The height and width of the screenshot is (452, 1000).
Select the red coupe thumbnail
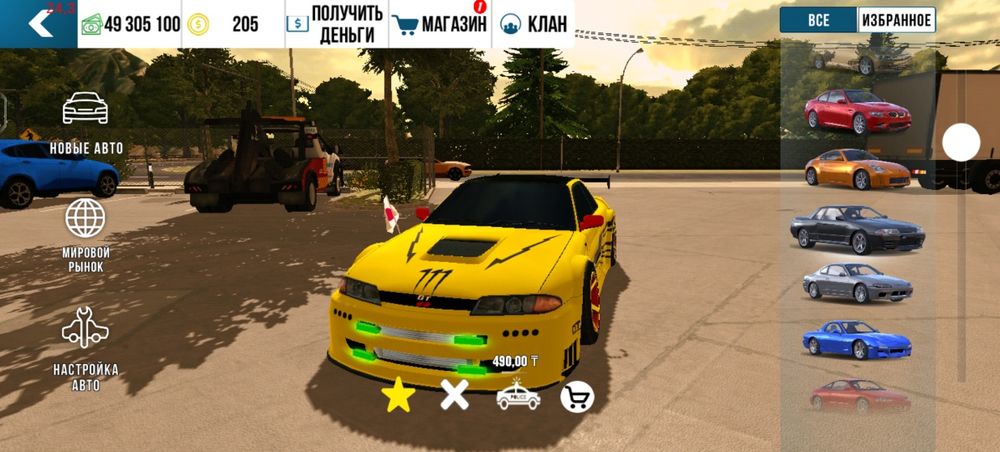coord(858,111)
